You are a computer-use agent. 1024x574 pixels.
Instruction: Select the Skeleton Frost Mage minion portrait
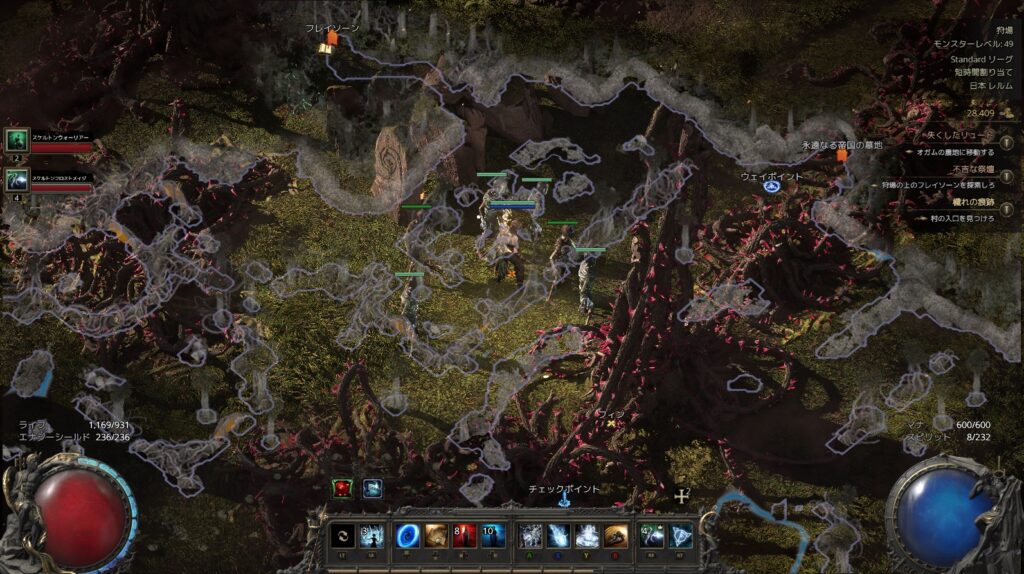pyautogui.click(x=17, y=180)
